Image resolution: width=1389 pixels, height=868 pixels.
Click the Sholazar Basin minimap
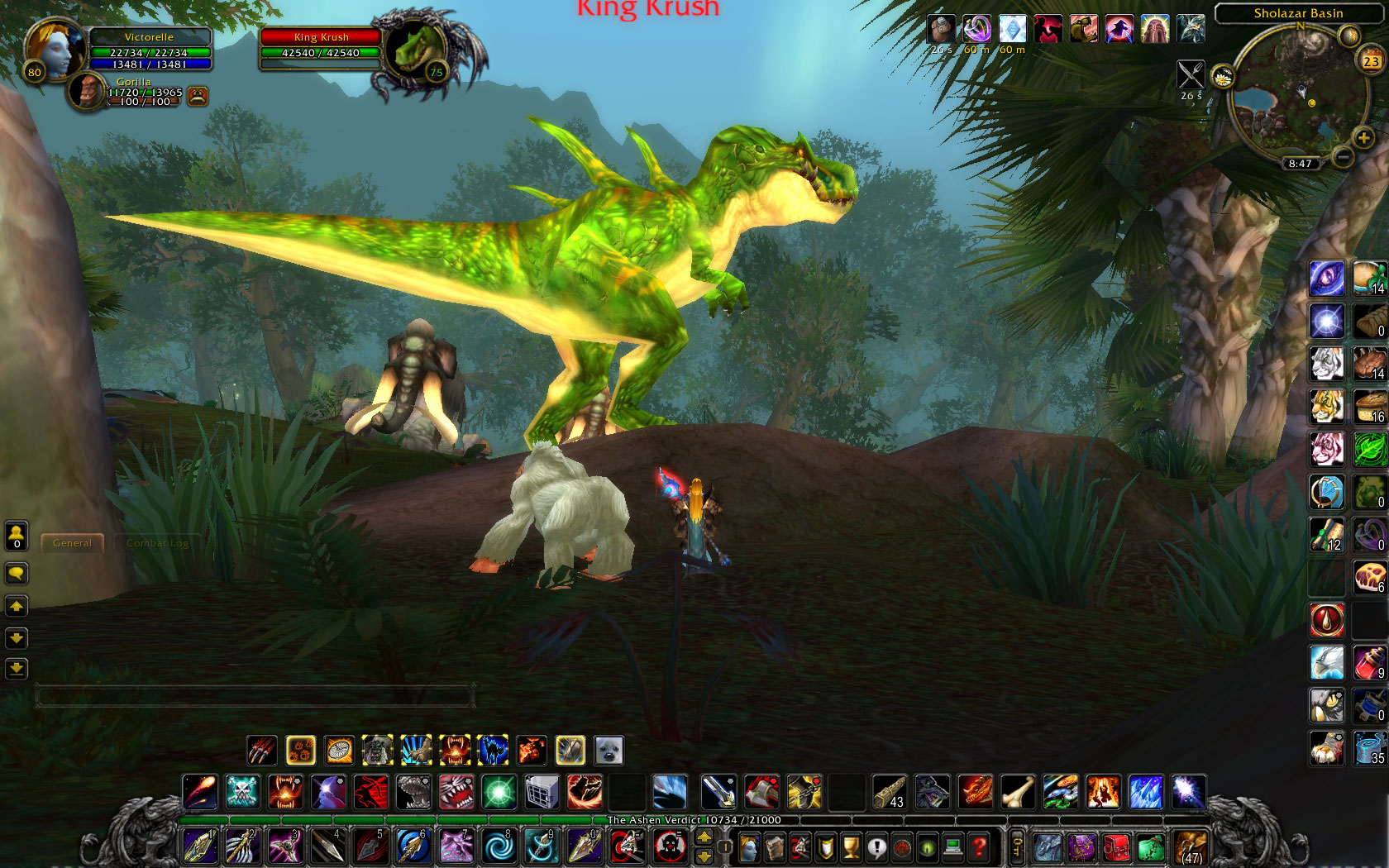point(1296,99)
